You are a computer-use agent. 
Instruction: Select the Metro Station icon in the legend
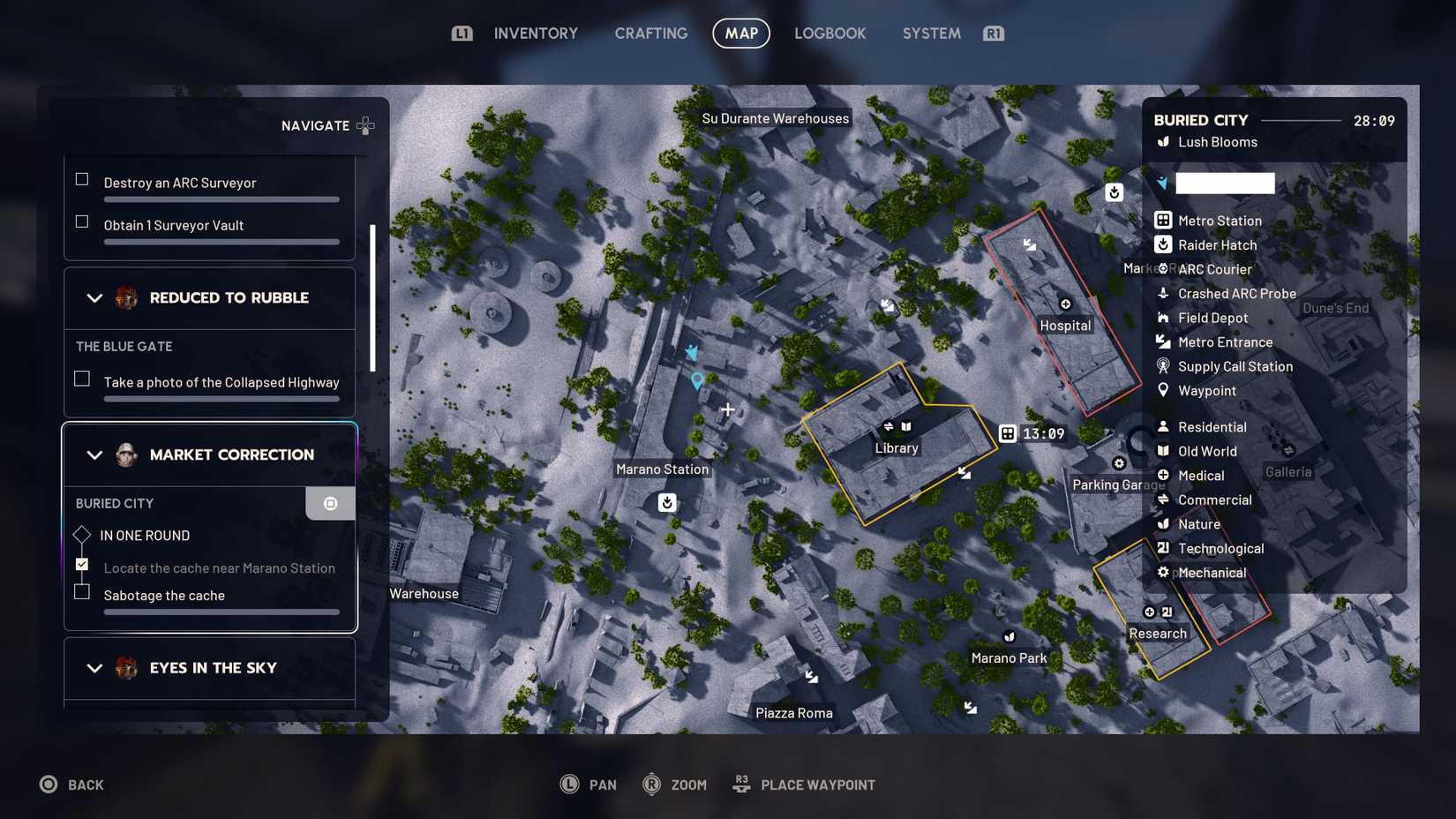point(1164,221)
